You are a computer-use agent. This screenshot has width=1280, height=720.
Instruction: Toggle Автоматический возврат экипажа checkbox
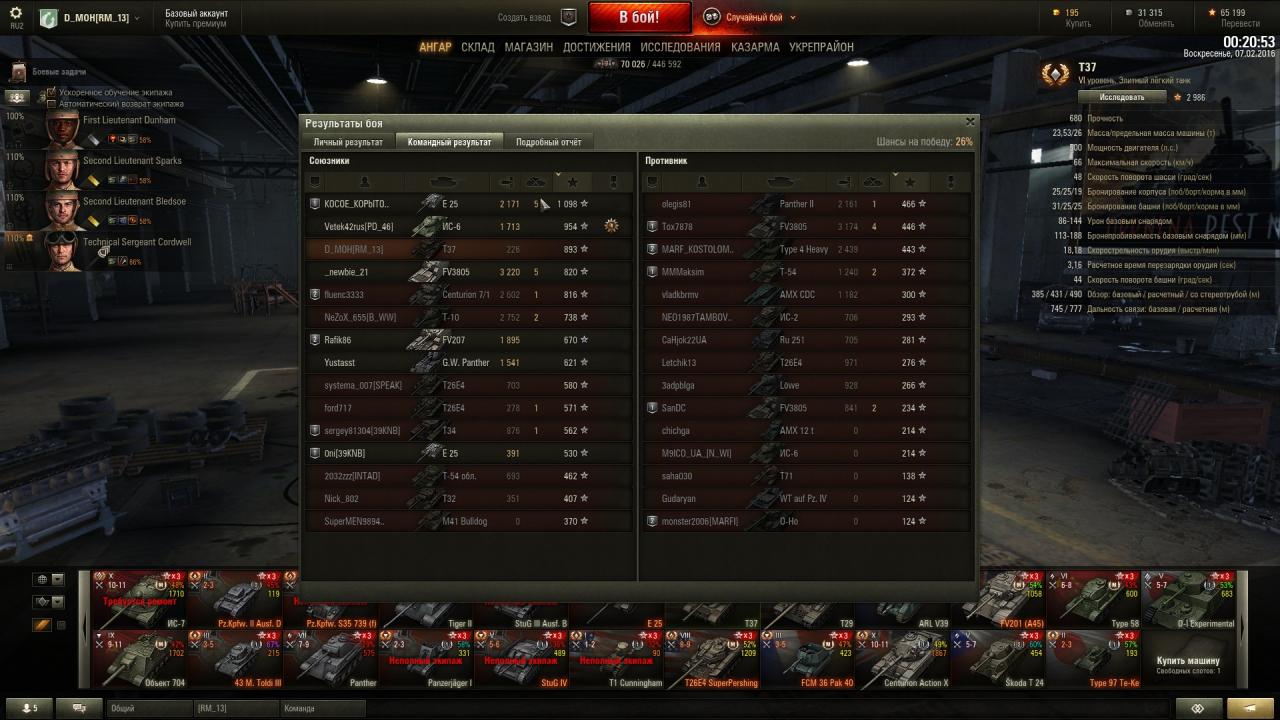52,104
